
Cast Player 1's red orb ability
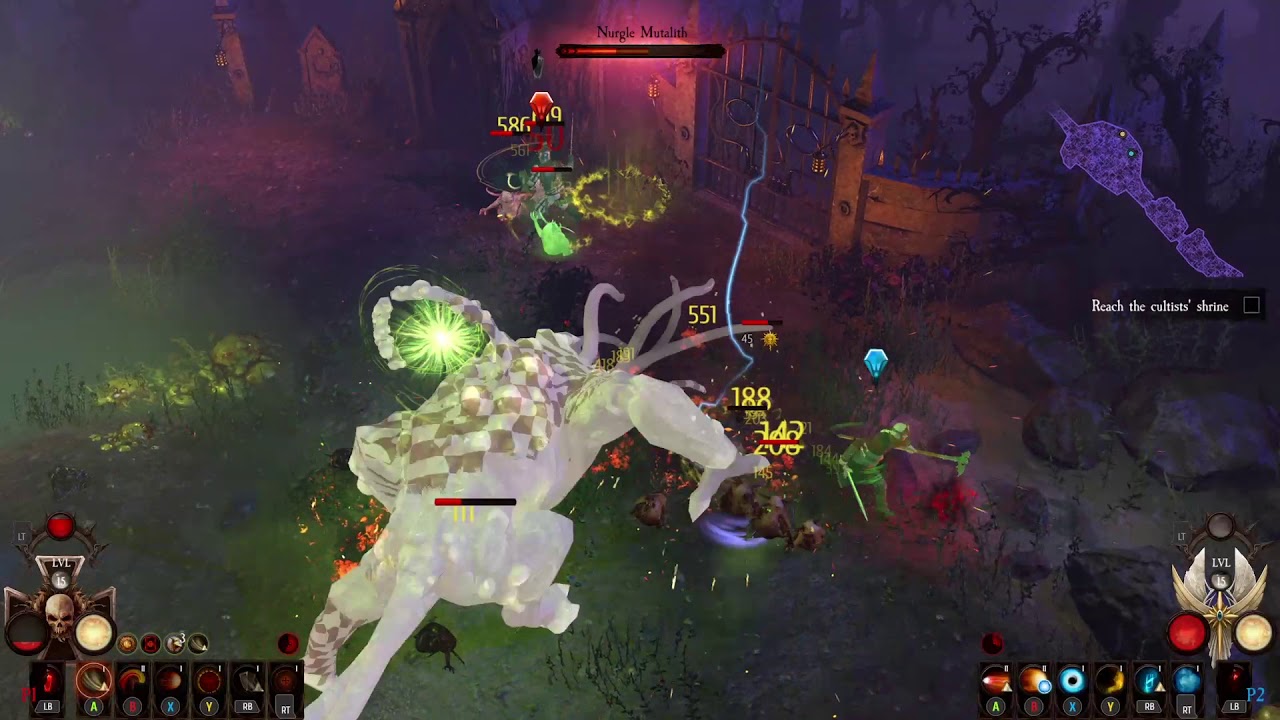(170, 682)
